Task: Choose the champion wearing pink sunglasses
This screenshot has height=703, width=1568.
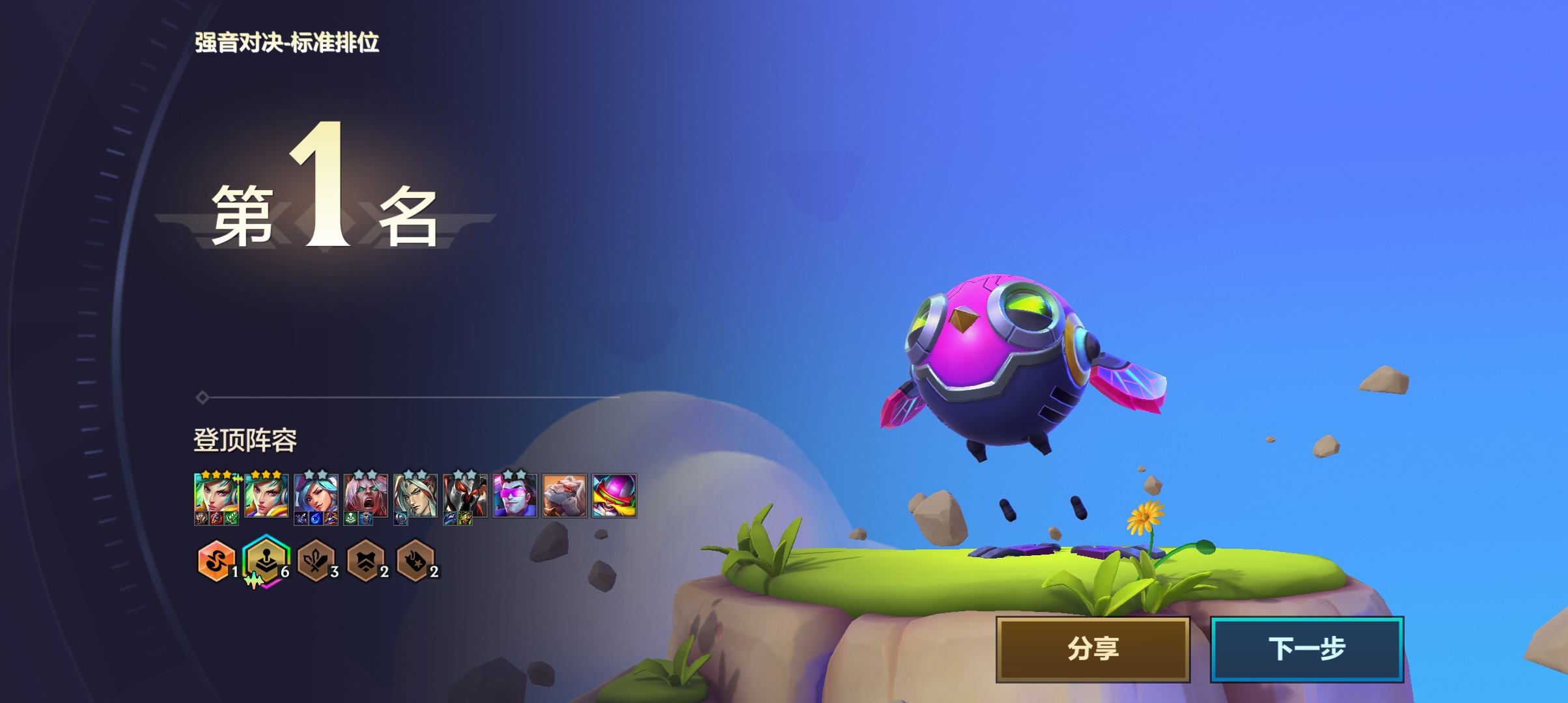Action: coord(514,496)
